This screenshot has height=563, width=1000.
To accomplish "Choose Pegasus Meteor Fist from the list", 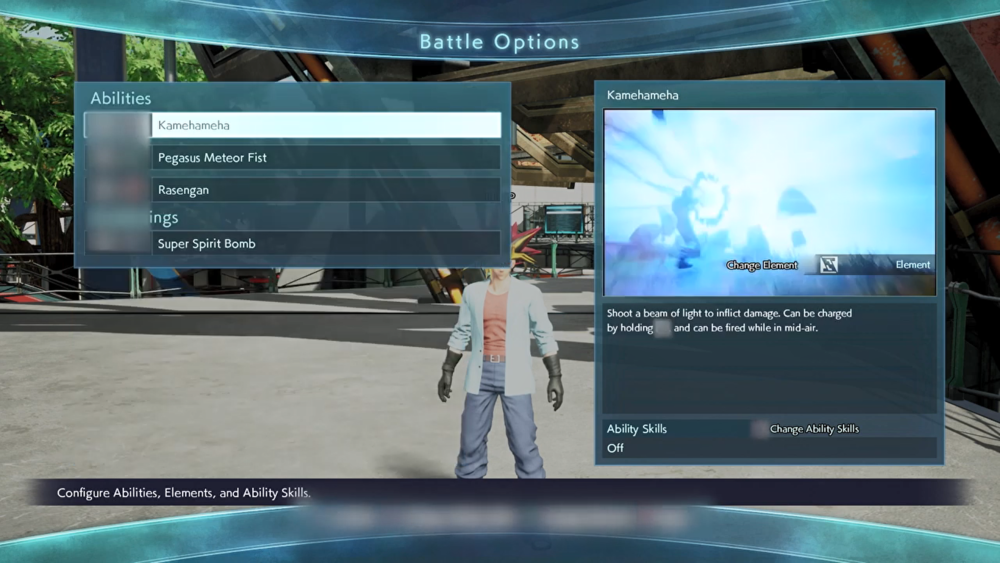I will coord(326,158).
